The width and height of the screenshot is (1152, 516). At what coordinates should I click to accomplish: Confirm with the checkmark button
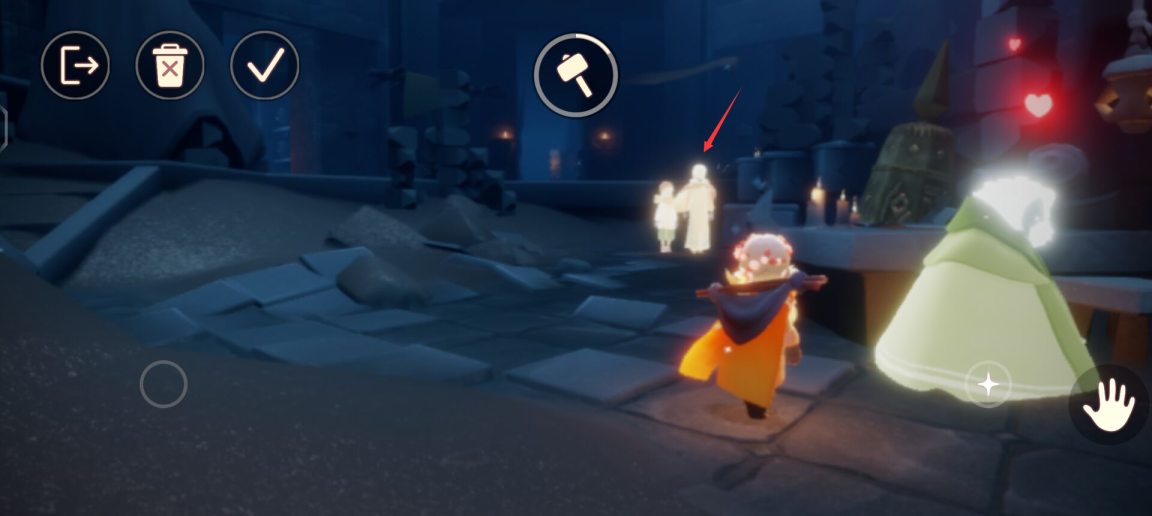[x=264, y=66]
